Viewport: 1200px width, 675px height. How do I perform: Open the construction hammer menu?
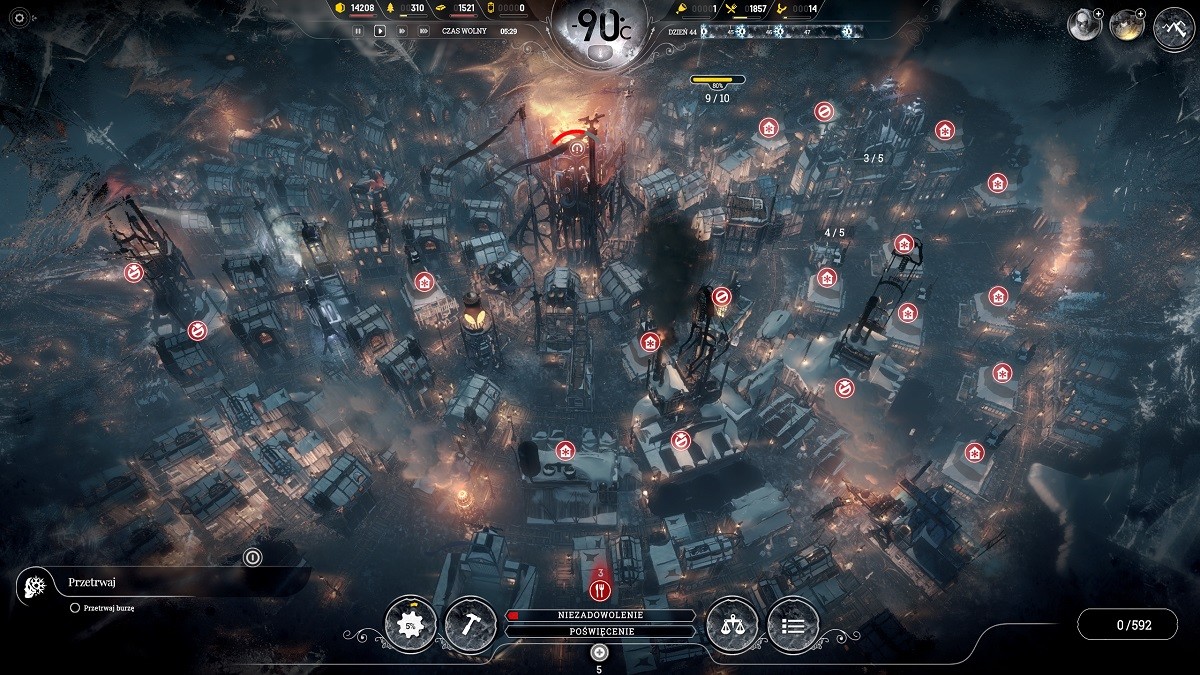(x=470, y=624)
